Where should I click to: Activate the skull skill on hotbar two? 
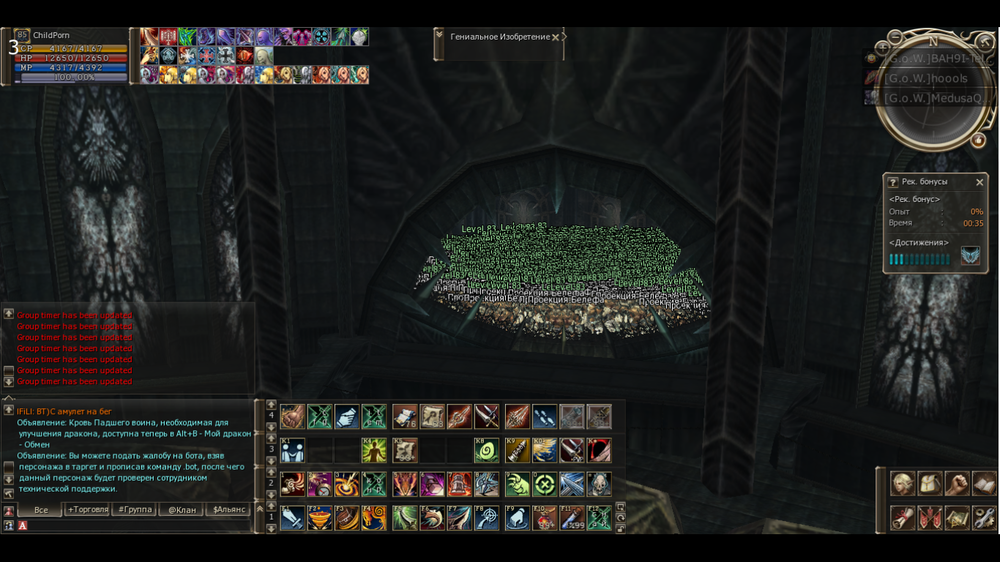click(x=599, y=484)
